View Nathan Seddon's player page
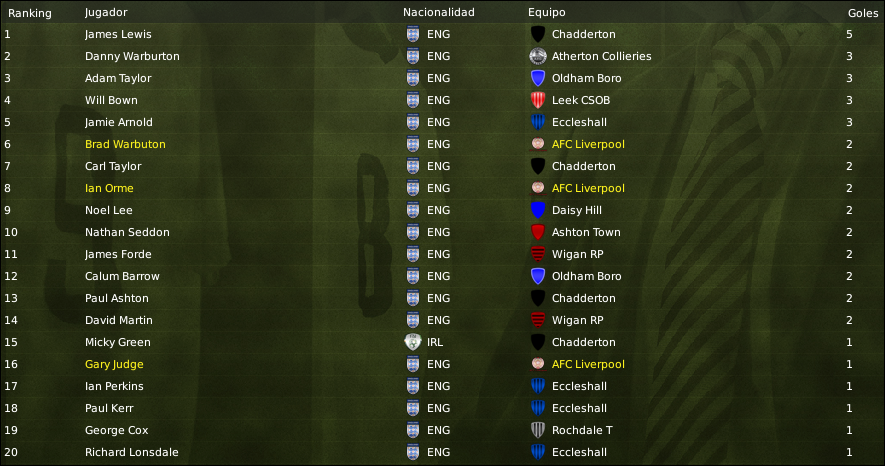This screenshot has height=466, width=885. [x=127, y=232]
